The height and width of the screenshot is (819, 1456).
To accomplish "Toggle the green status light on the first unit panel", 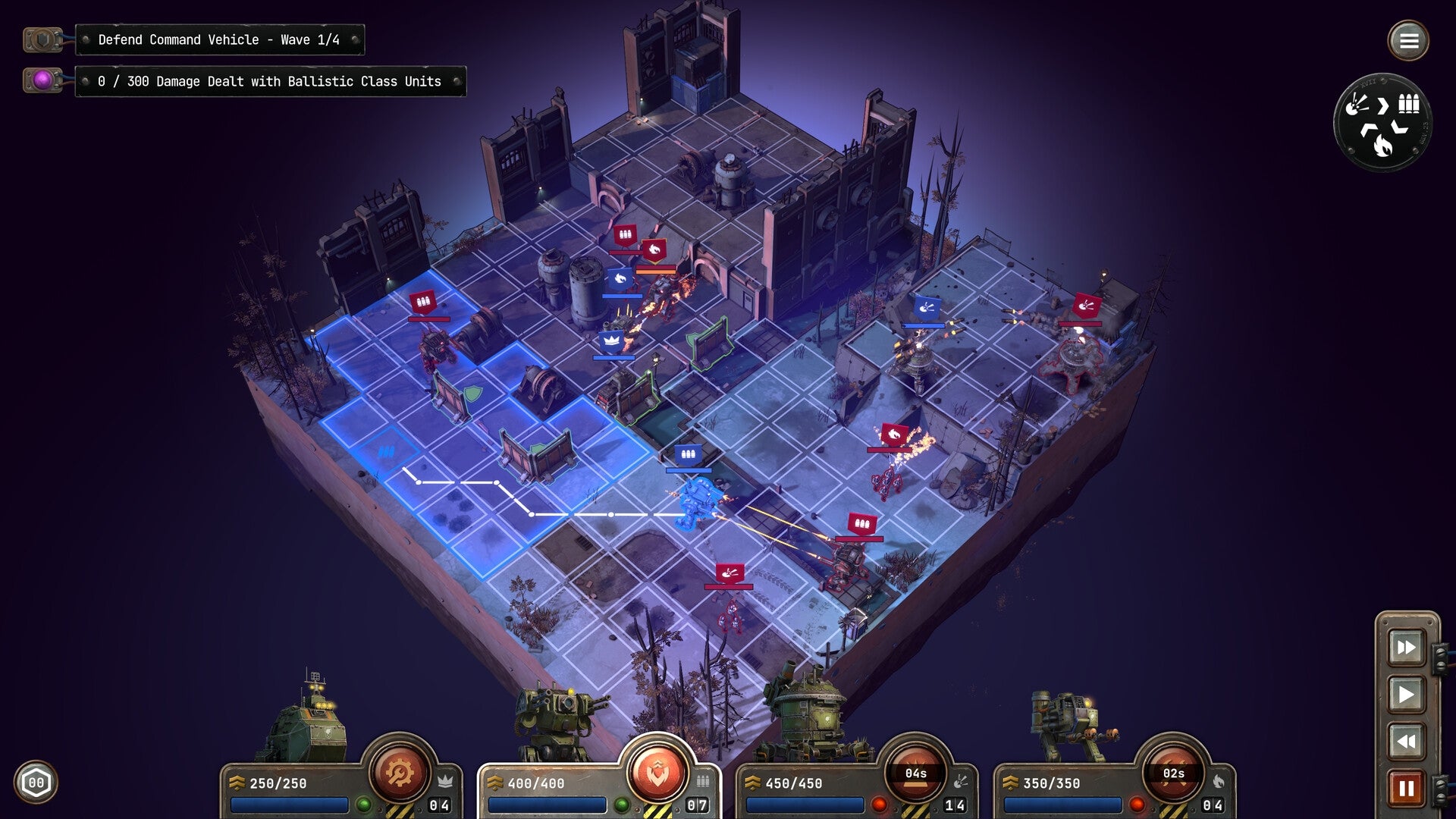I will [x=364, y=805].
